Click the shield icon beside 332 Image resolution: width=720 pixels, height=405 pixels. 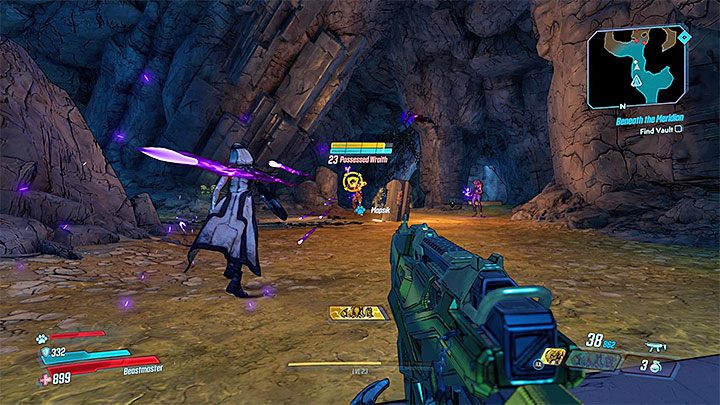[x=44, y=354]
